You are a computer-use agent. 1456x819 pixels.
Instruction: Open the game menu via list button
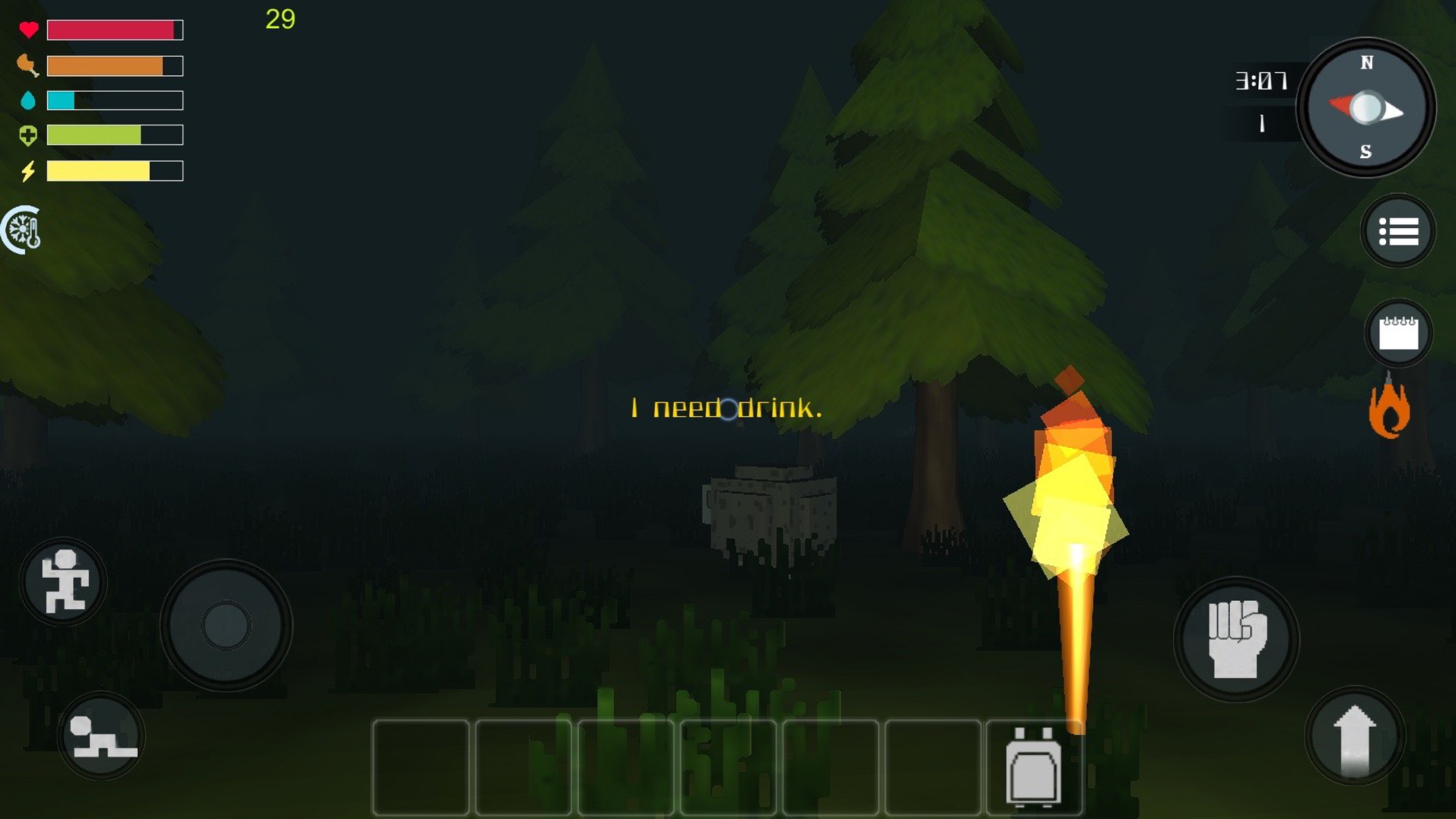tap(1398, 230)
